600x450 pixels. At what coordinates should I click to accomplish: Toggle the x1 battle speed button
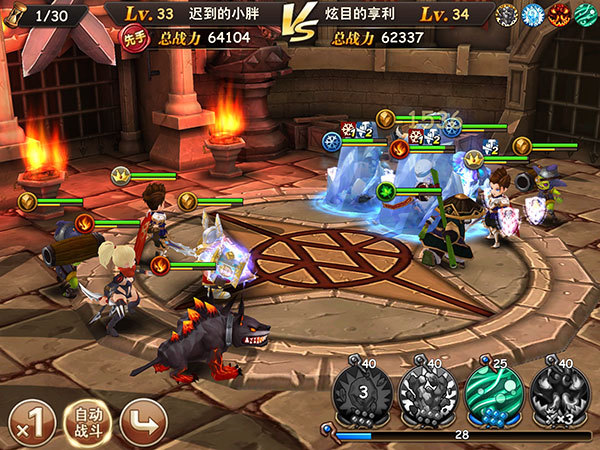pos(31,421)
